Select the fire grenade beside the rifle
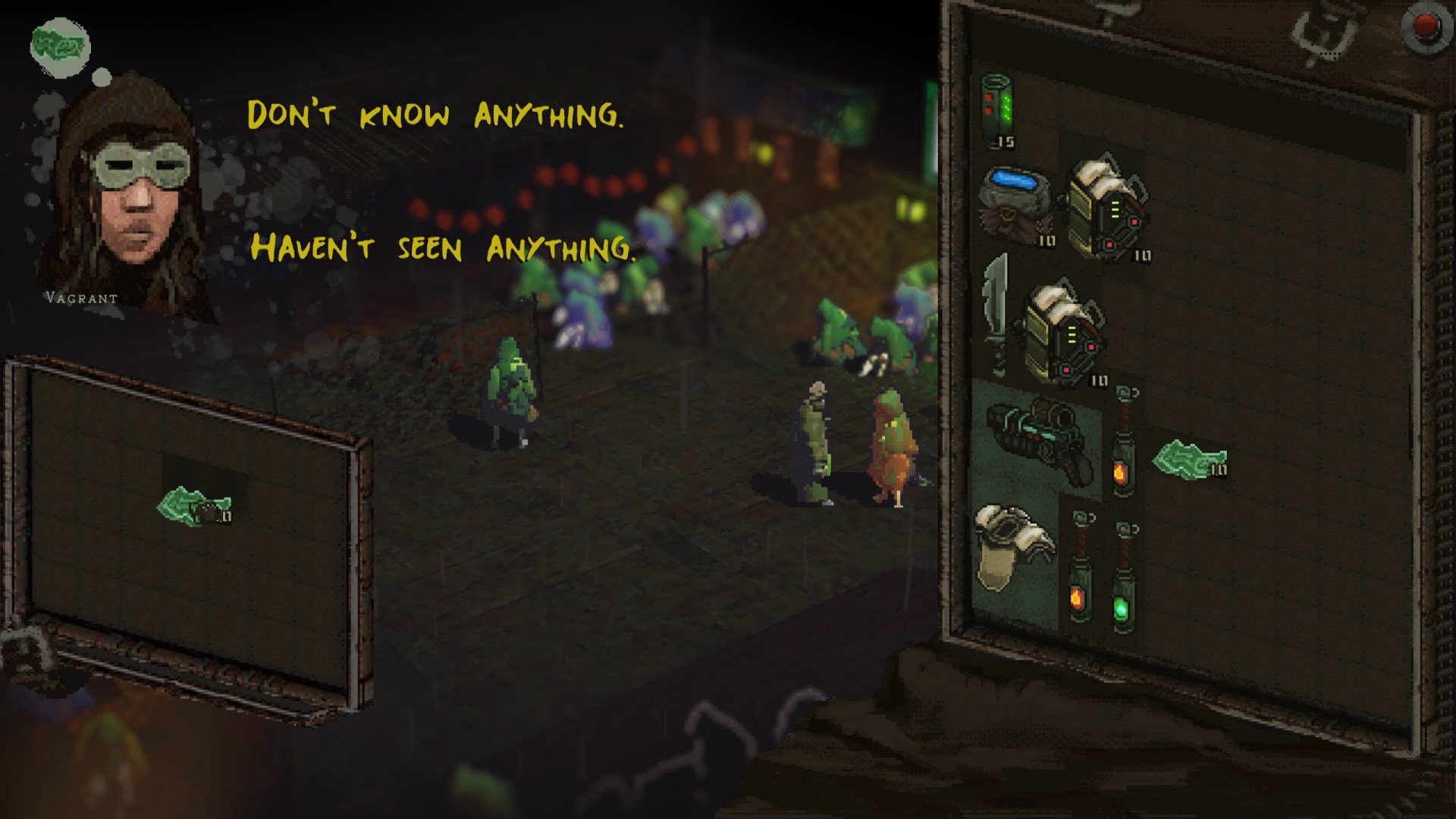 1122,444
